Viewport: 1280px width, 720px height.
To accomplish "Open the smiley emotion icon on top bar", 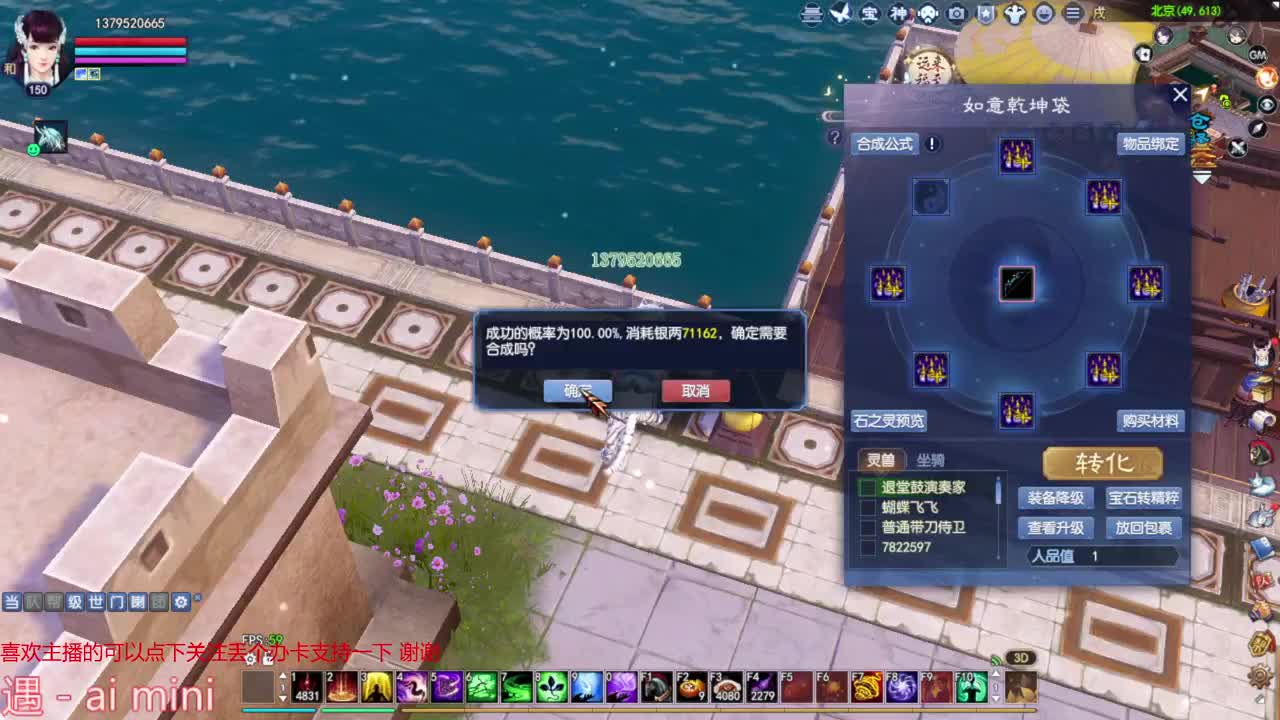I will 1043,15.
